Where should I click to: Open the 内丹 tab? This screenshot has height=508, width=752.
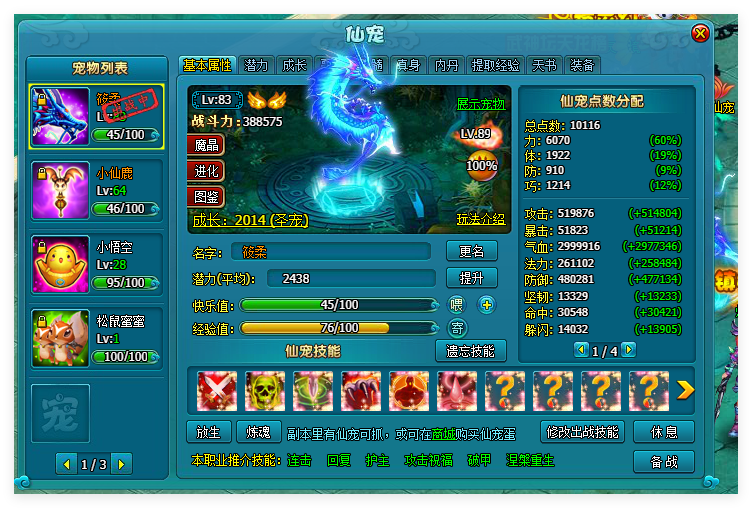pos(446,65)
